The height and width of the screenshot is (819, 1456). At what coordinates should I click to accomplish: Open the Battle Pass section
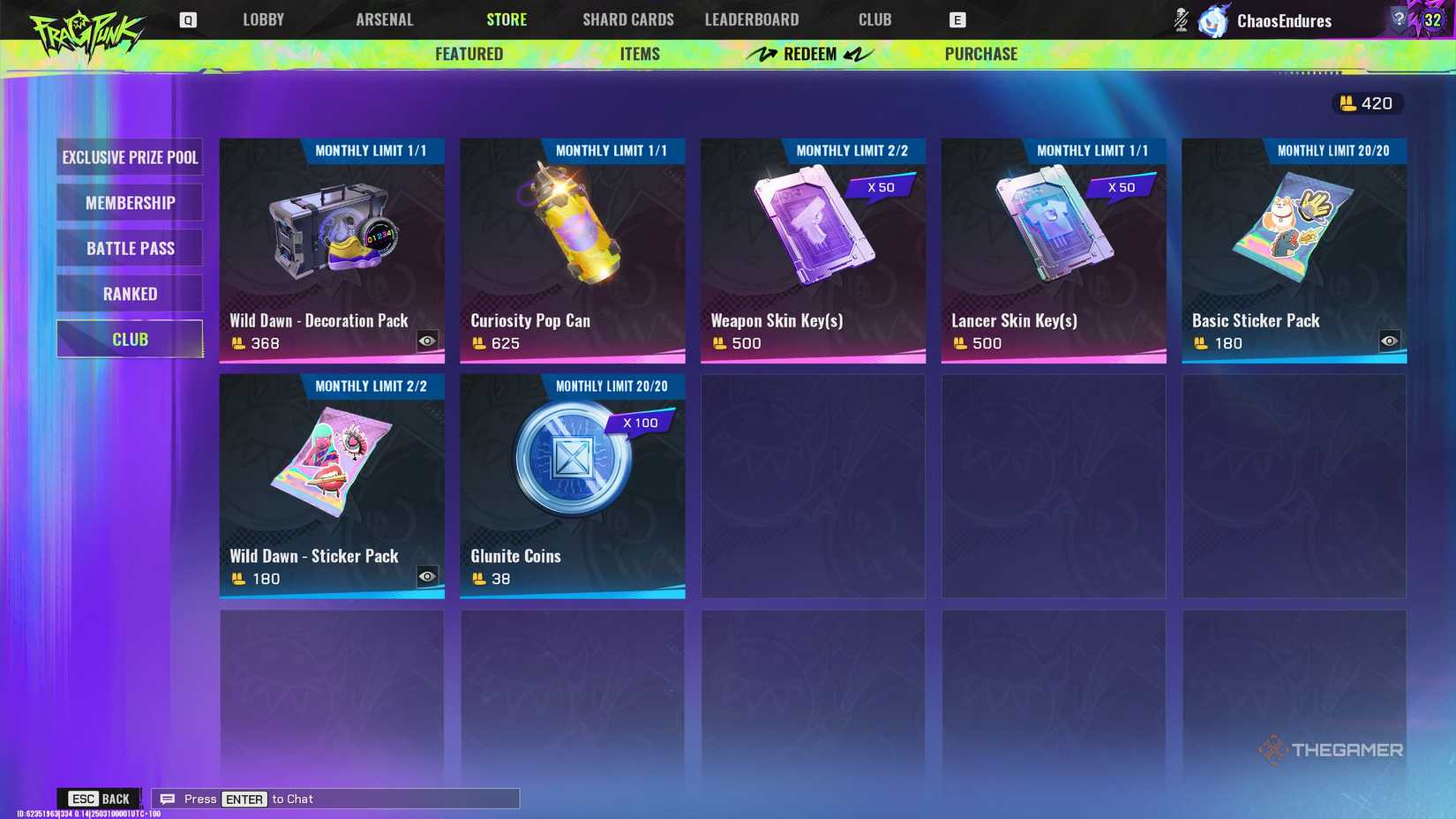click(x=129, y=248)
